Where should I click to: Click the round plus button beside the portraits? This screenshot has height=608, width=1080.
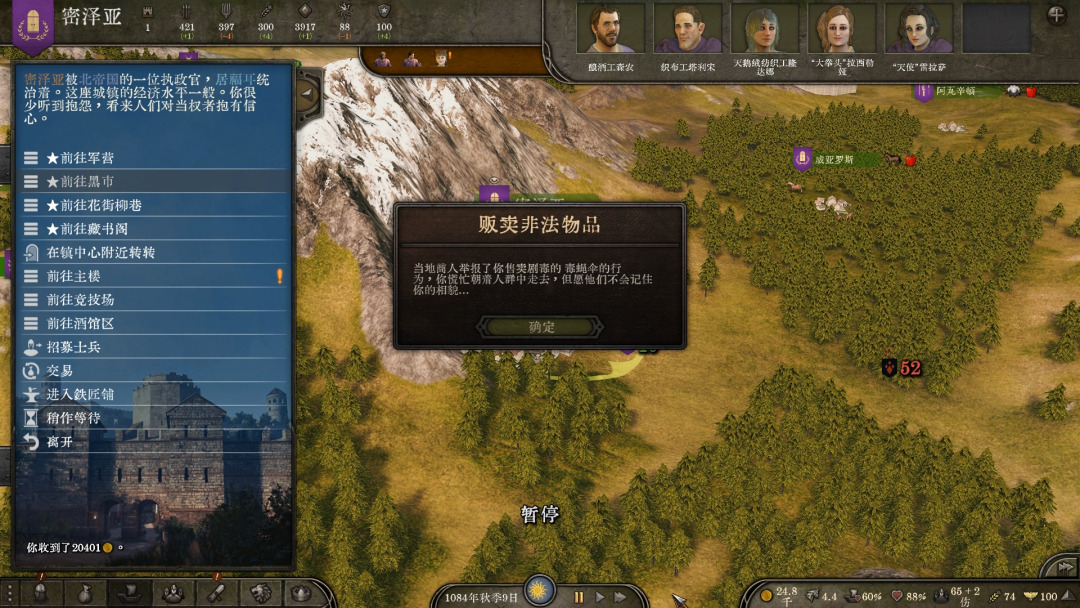[x=1056, y=15]
